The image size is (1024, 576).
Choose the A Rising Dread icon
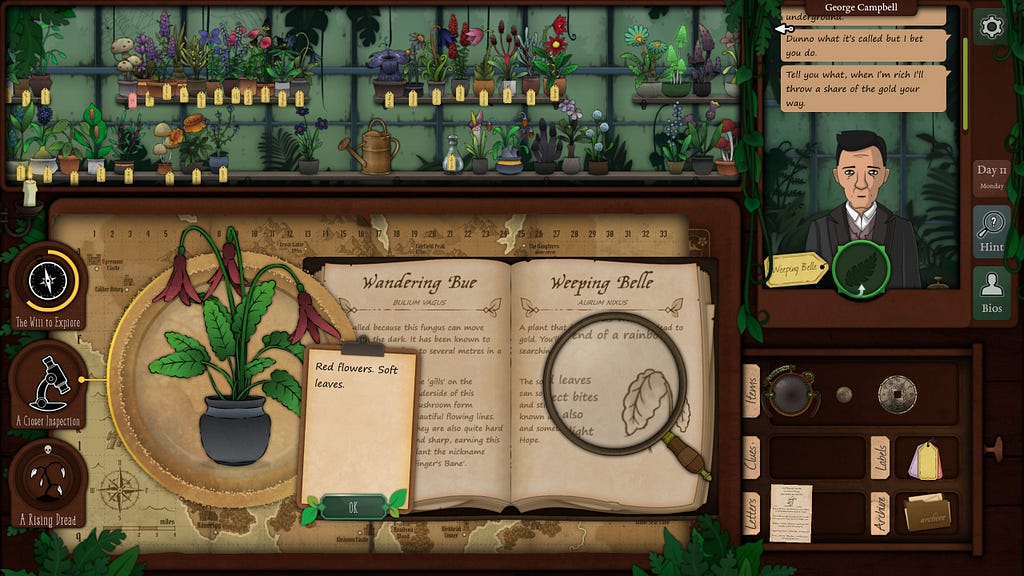pyautogui.click(x=47, y=477)
